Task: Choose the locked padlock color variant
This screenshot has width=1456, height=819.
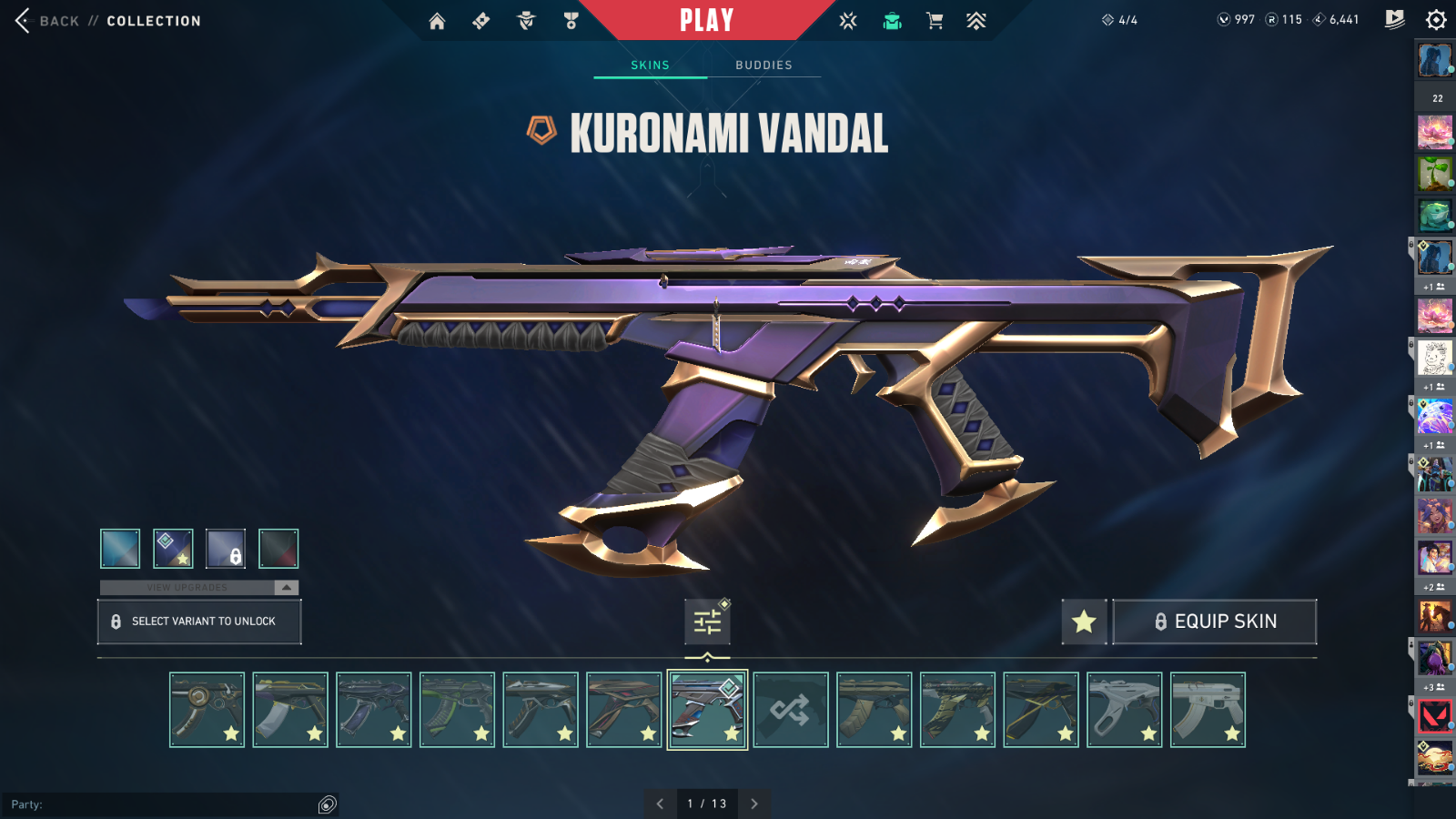Action: pyautogui.click(x=226, y=549)
